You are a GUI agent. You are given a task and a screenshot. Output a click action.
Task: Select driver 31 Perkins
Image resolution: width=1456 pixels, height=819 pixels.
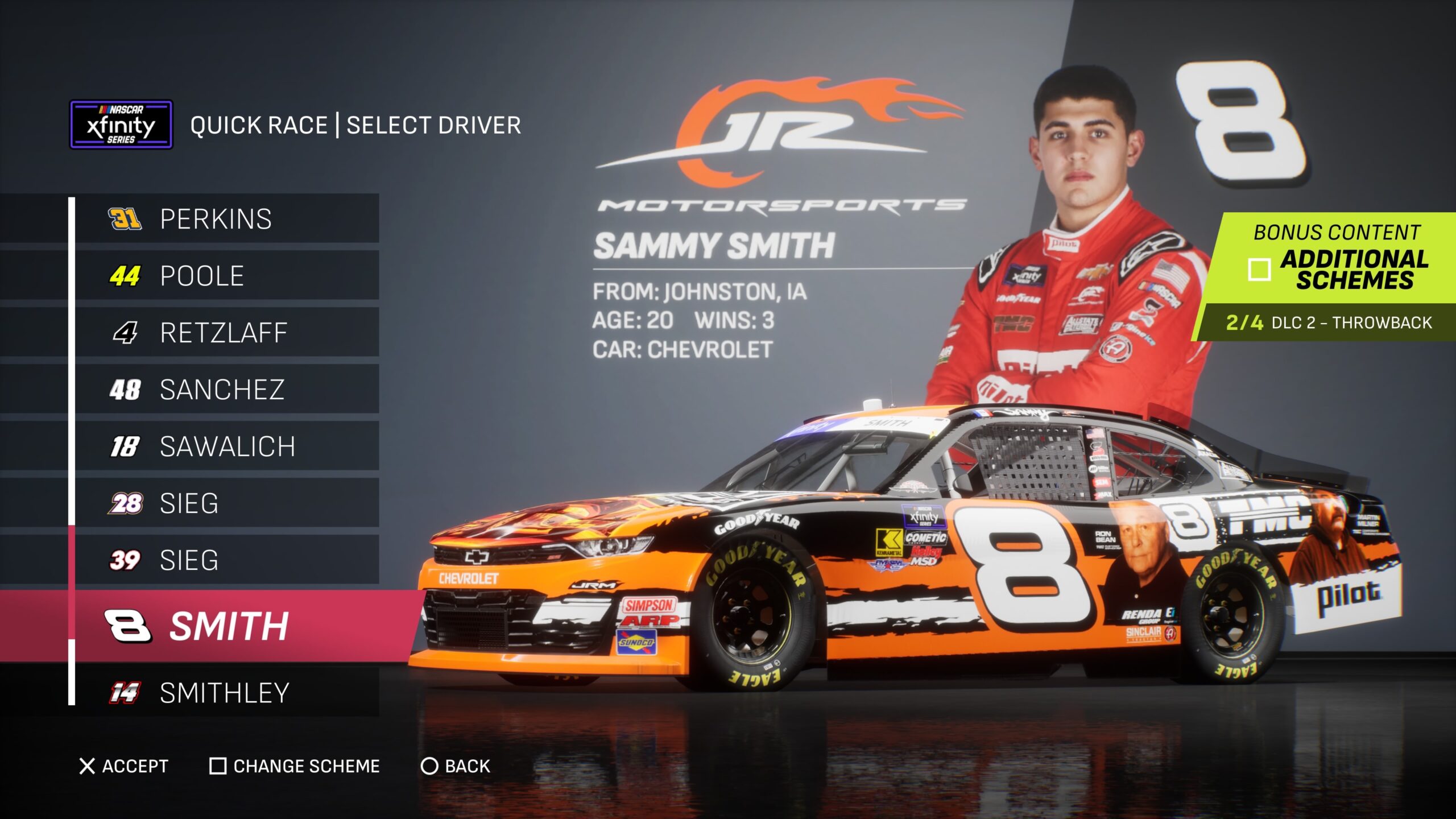(x=226, y=219)
